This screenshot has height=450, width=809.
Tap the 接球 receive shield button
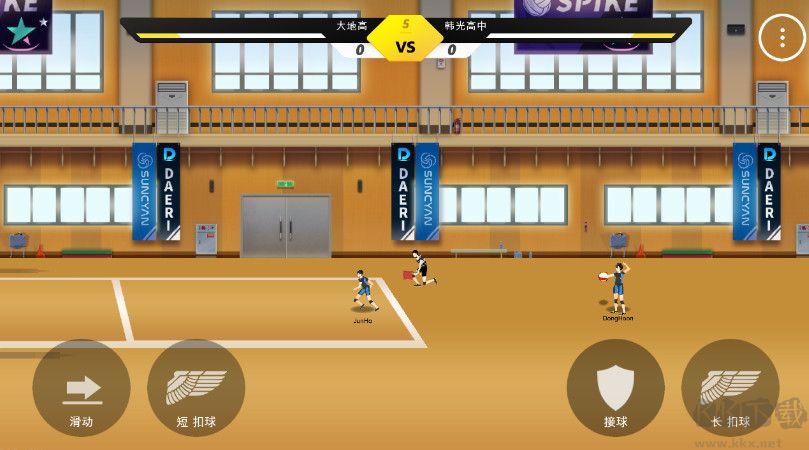(615, 389)
